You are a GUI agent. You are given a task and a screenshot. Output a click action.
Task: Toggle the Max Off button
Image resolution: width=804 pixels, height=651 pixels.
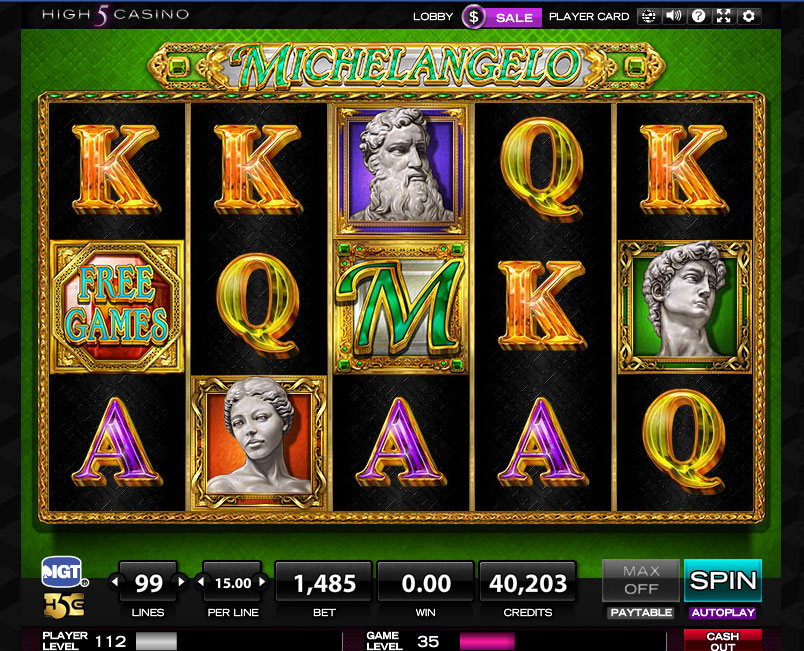tap(640, 580)
